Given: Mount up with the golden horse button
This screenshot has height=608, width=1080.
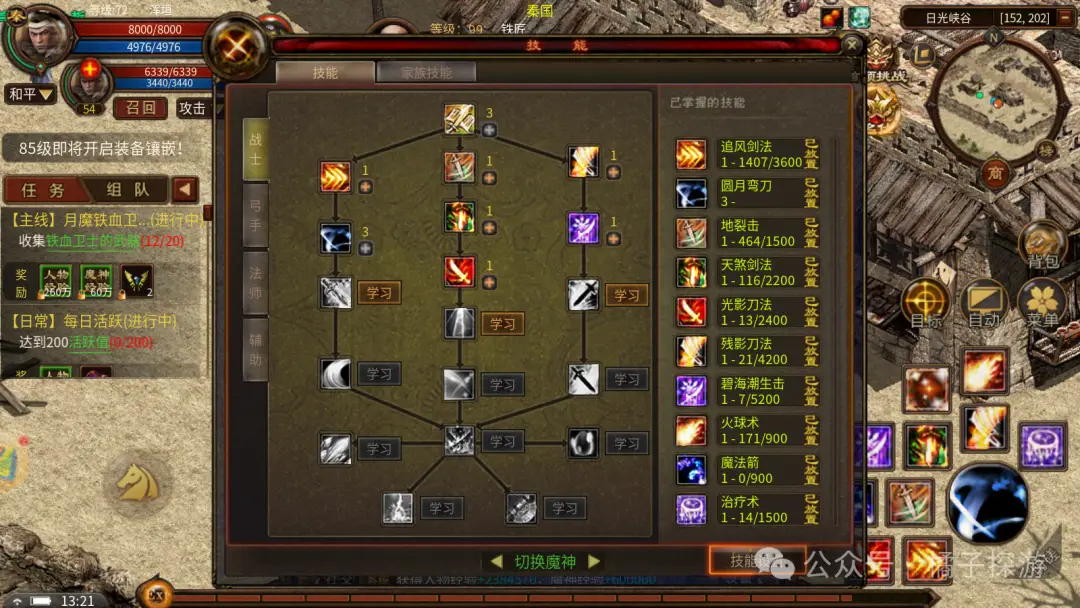Looking at the screenshot, I should [138, 483].
